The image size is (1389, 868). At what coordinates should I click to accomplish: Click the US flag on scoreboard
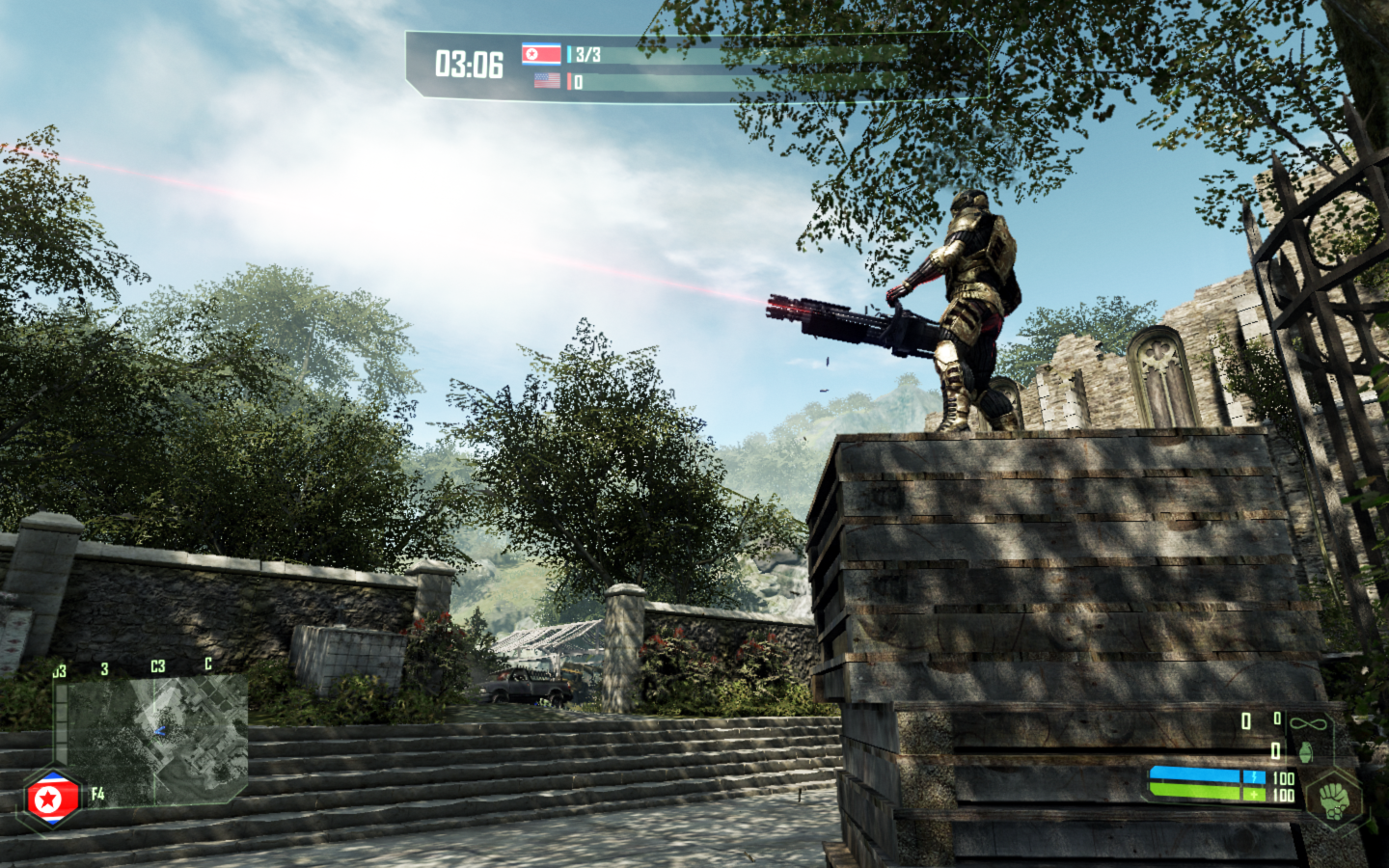(547, 81)
